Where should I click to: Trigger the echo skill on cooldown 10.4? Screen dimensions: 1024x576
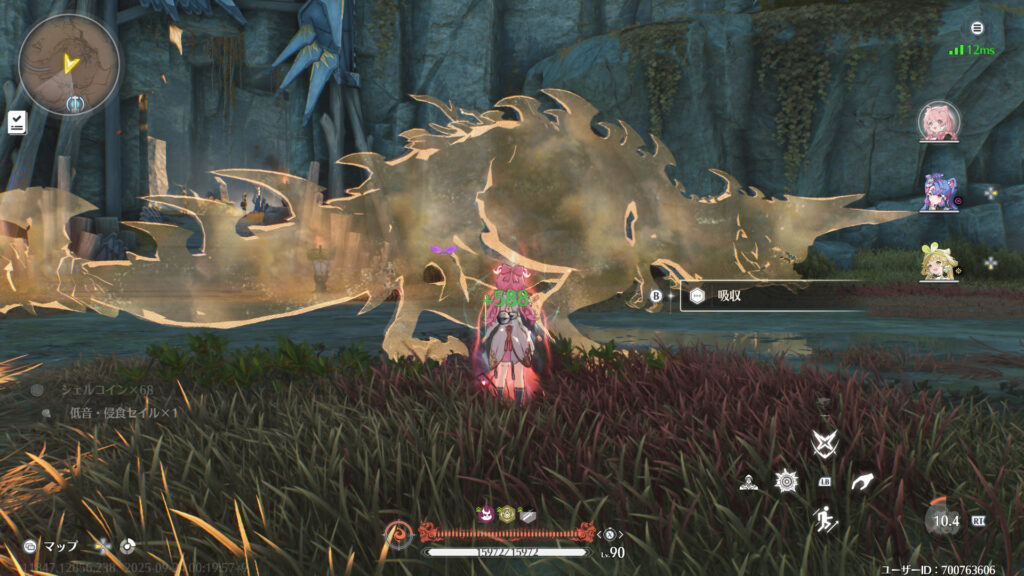[x=941, y=520]
